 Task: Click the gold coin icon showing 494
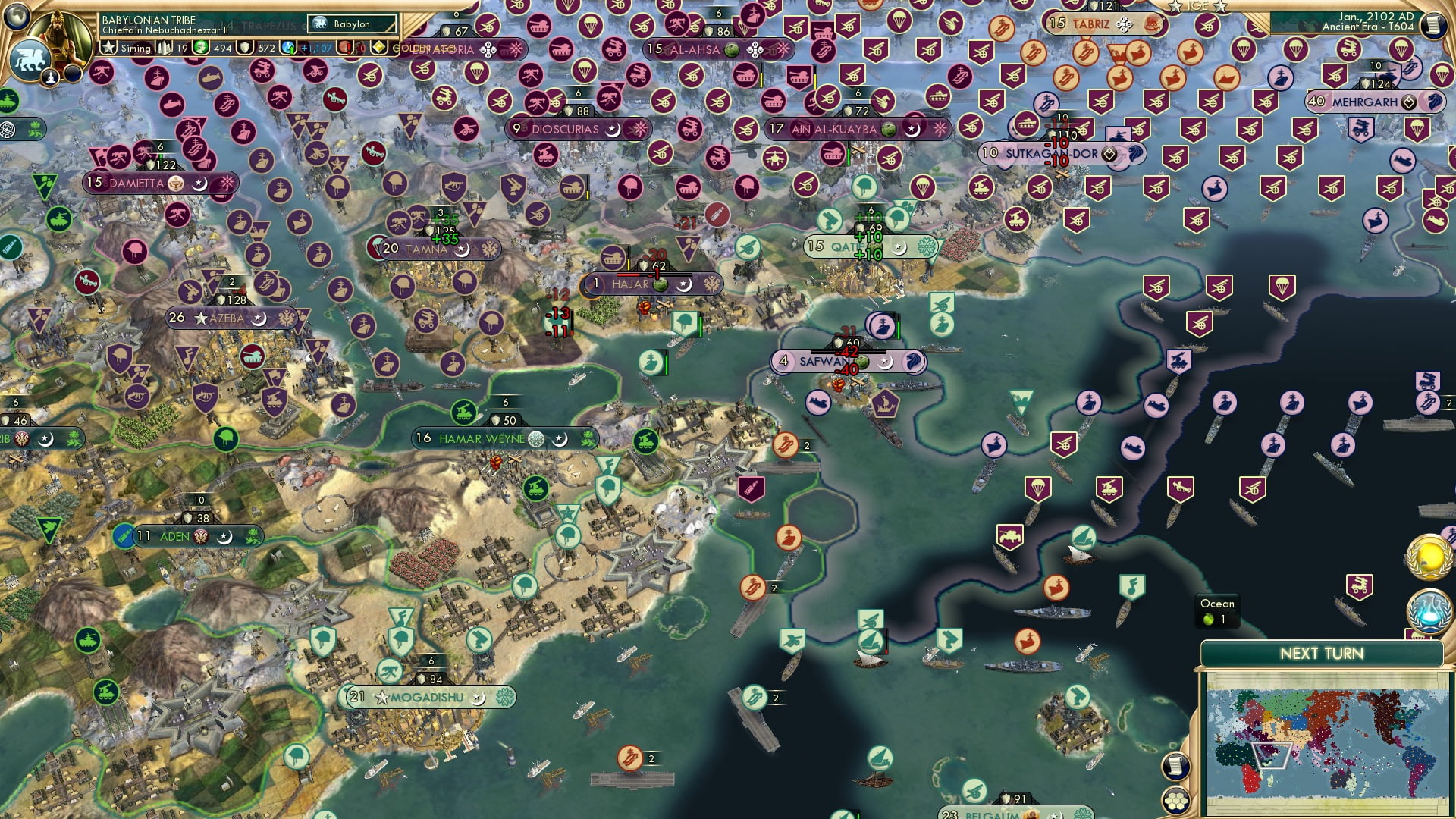pos(201,47)
